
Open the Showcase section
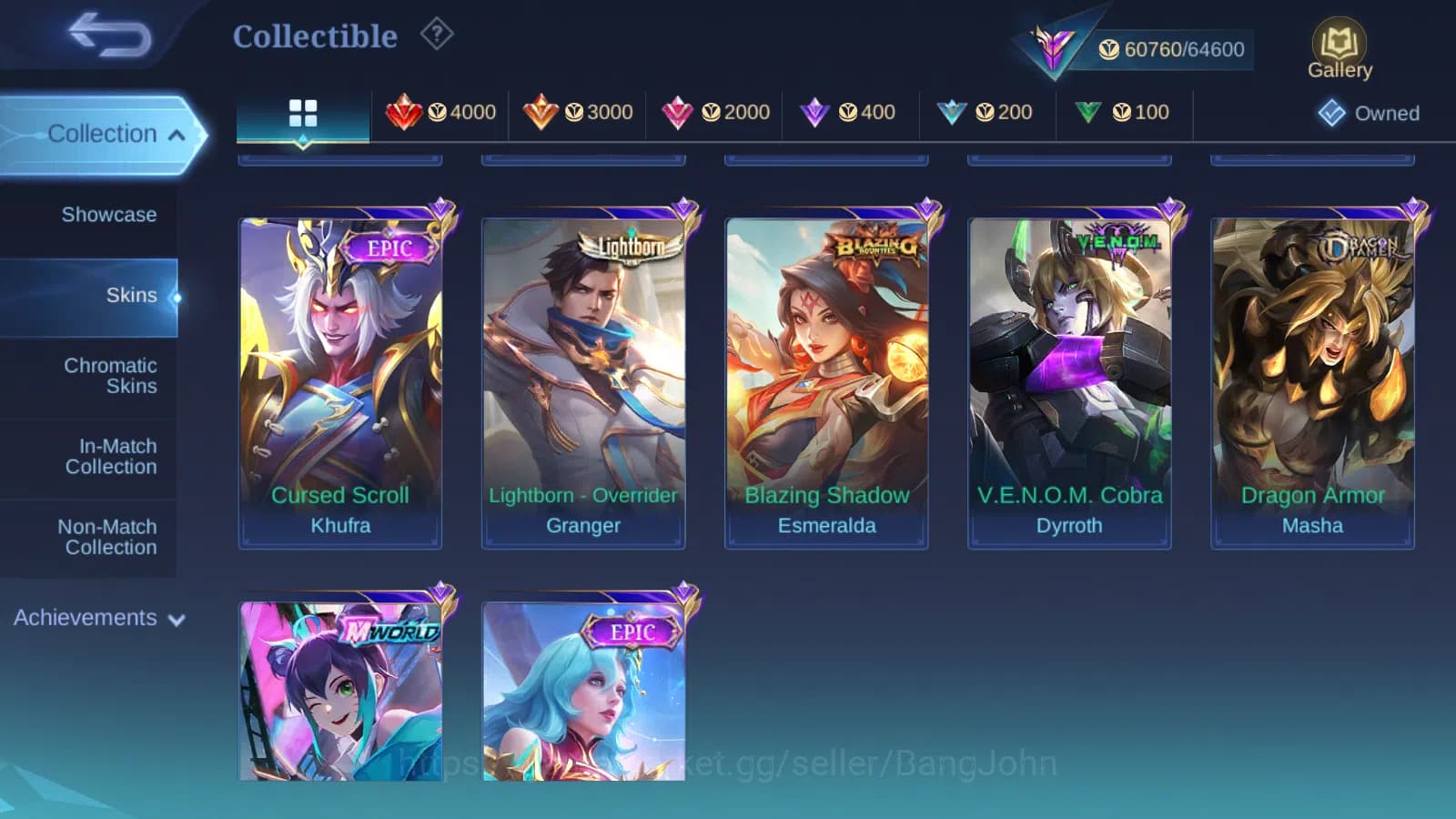[x=108, y=215]
